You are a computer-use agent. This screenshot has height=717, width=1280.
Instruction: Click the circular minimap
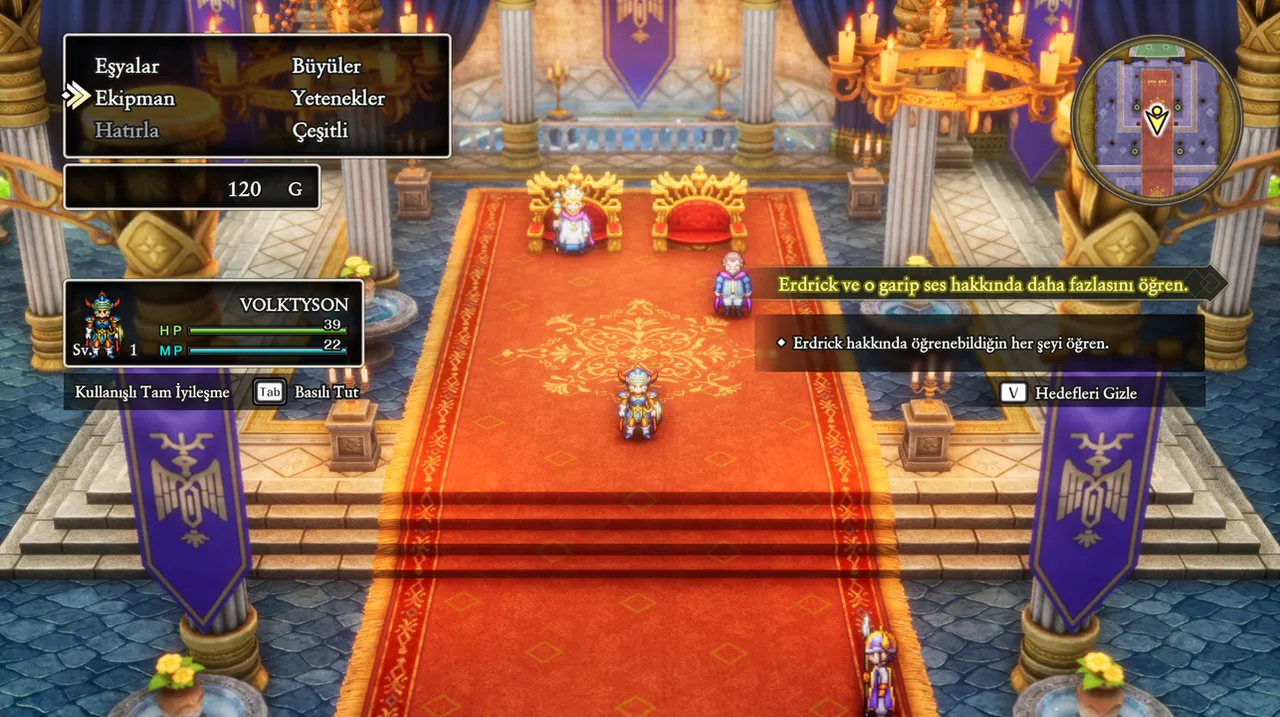point(1157,121)
